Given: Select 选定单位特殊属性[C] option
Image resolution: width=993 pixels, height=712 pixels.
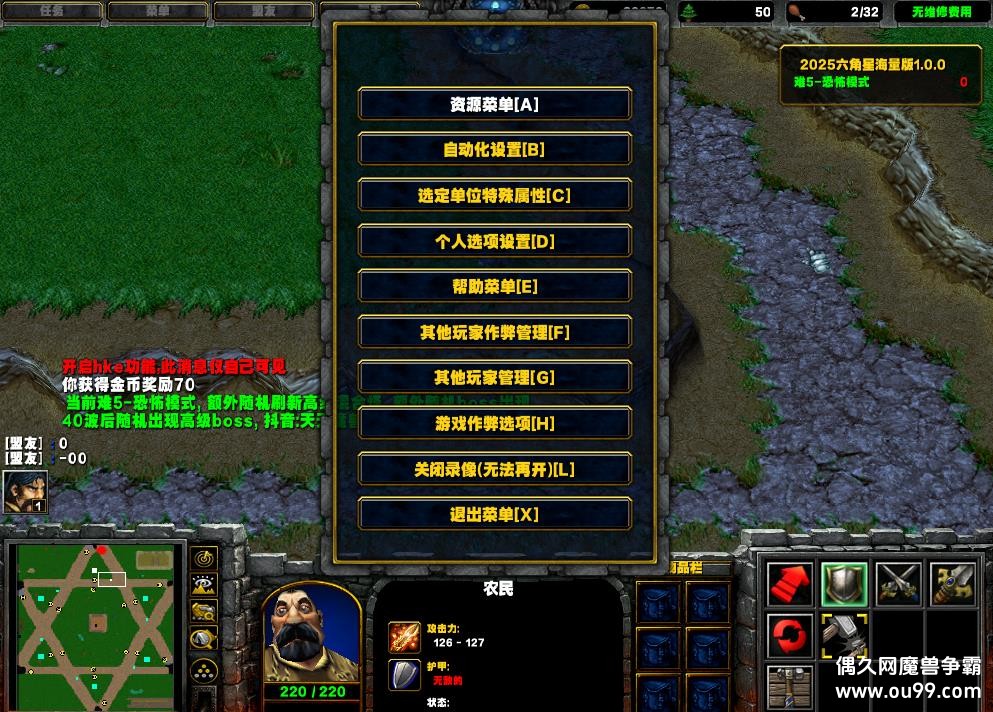Looking at the screenshot, I should coord(494,196).
